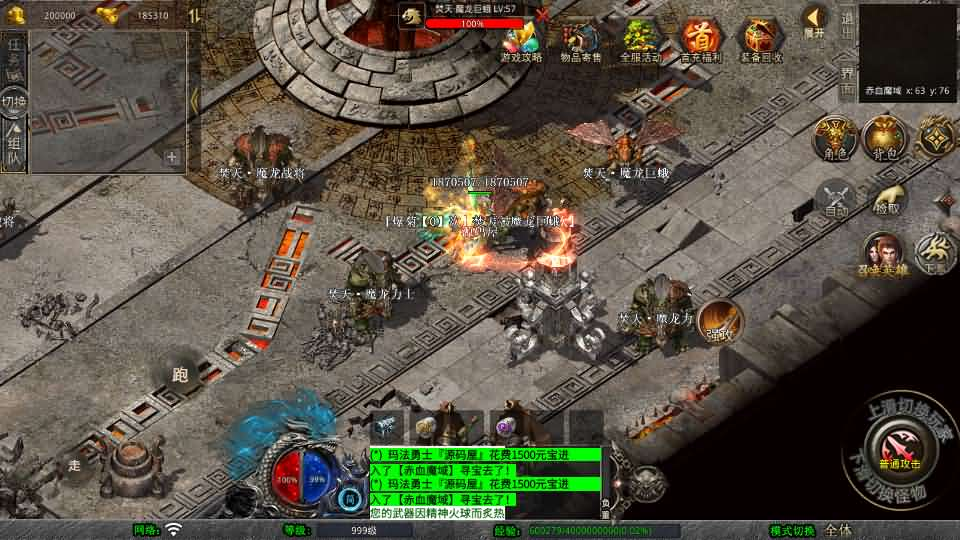The image size is (960, 540).
Task: Toggle the 展开 arrow for the top icons
Action: (815, 20)
